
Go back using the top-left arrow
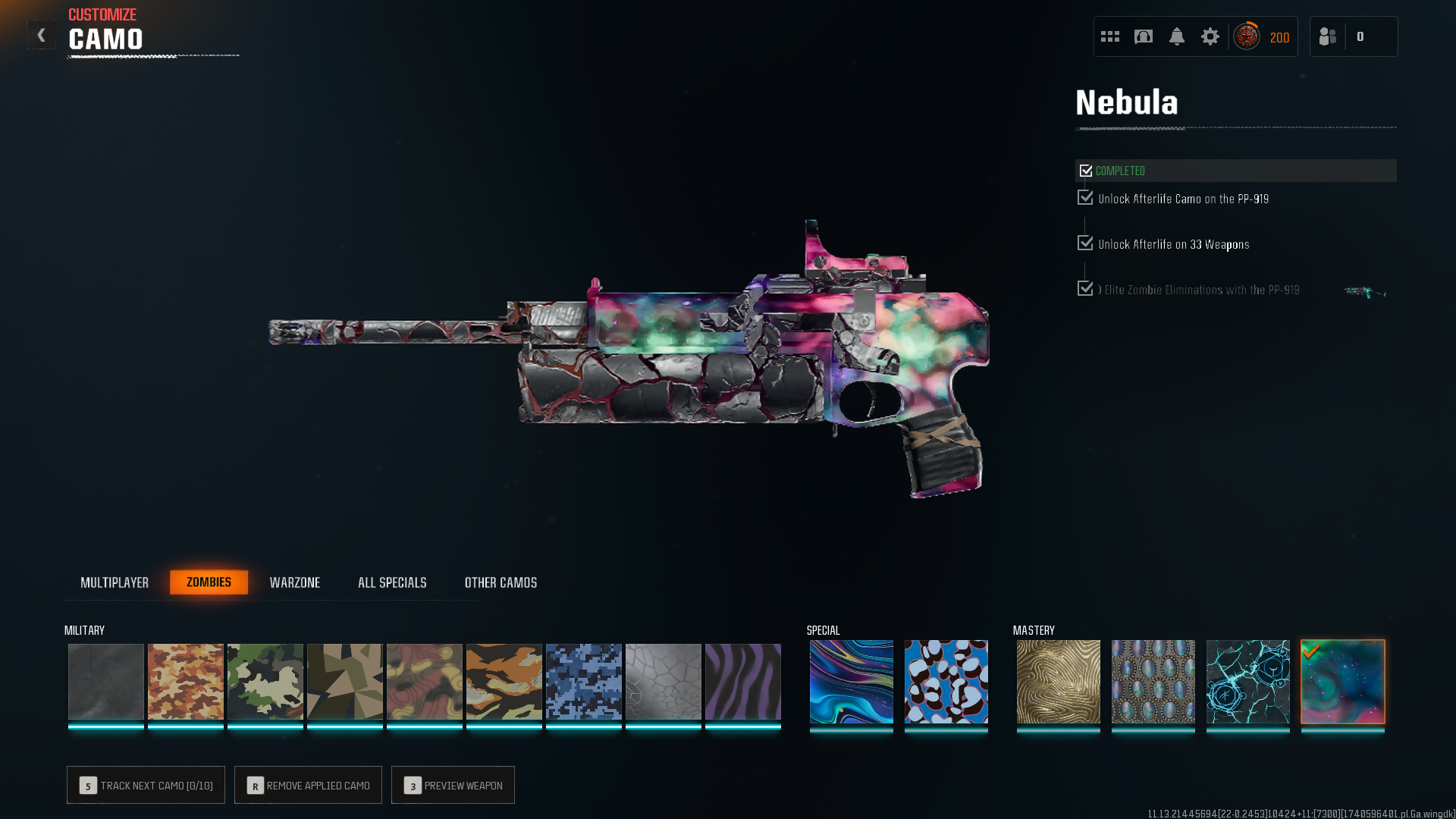[x=42, y=35]
